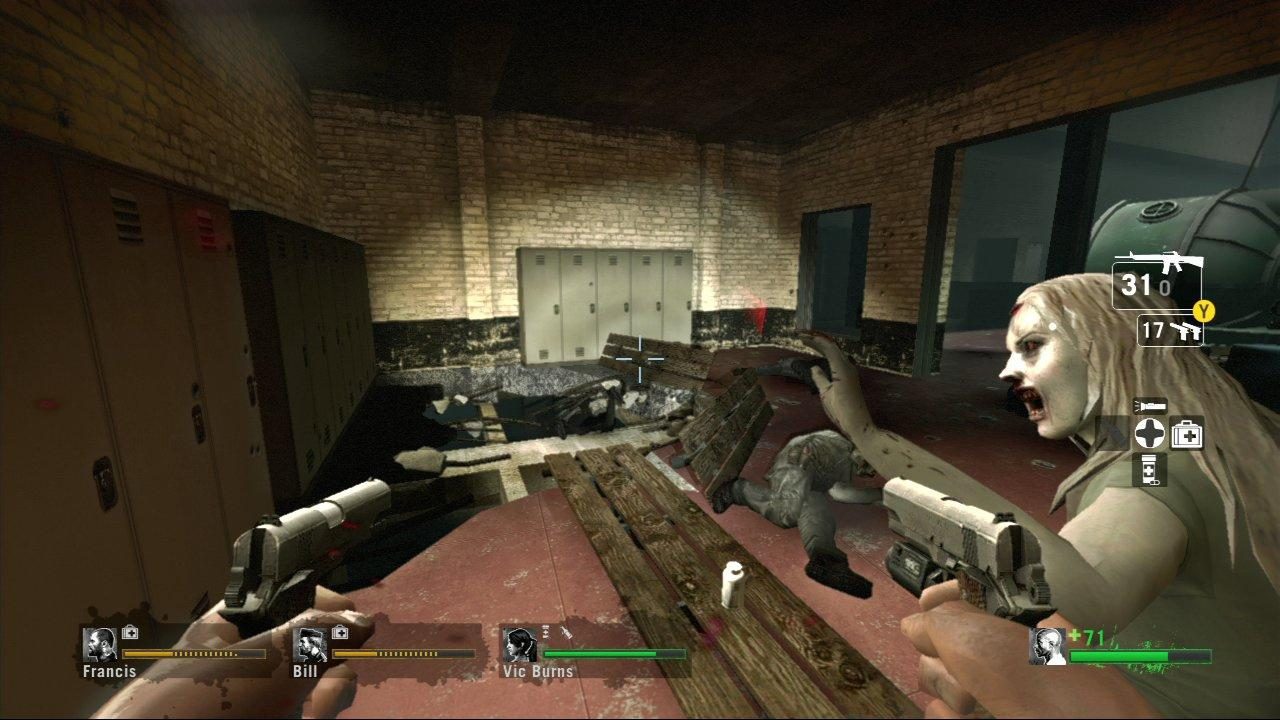Click Francis's yellow health bar
Screen dimensions: 1280x720
tap(195, 652)
